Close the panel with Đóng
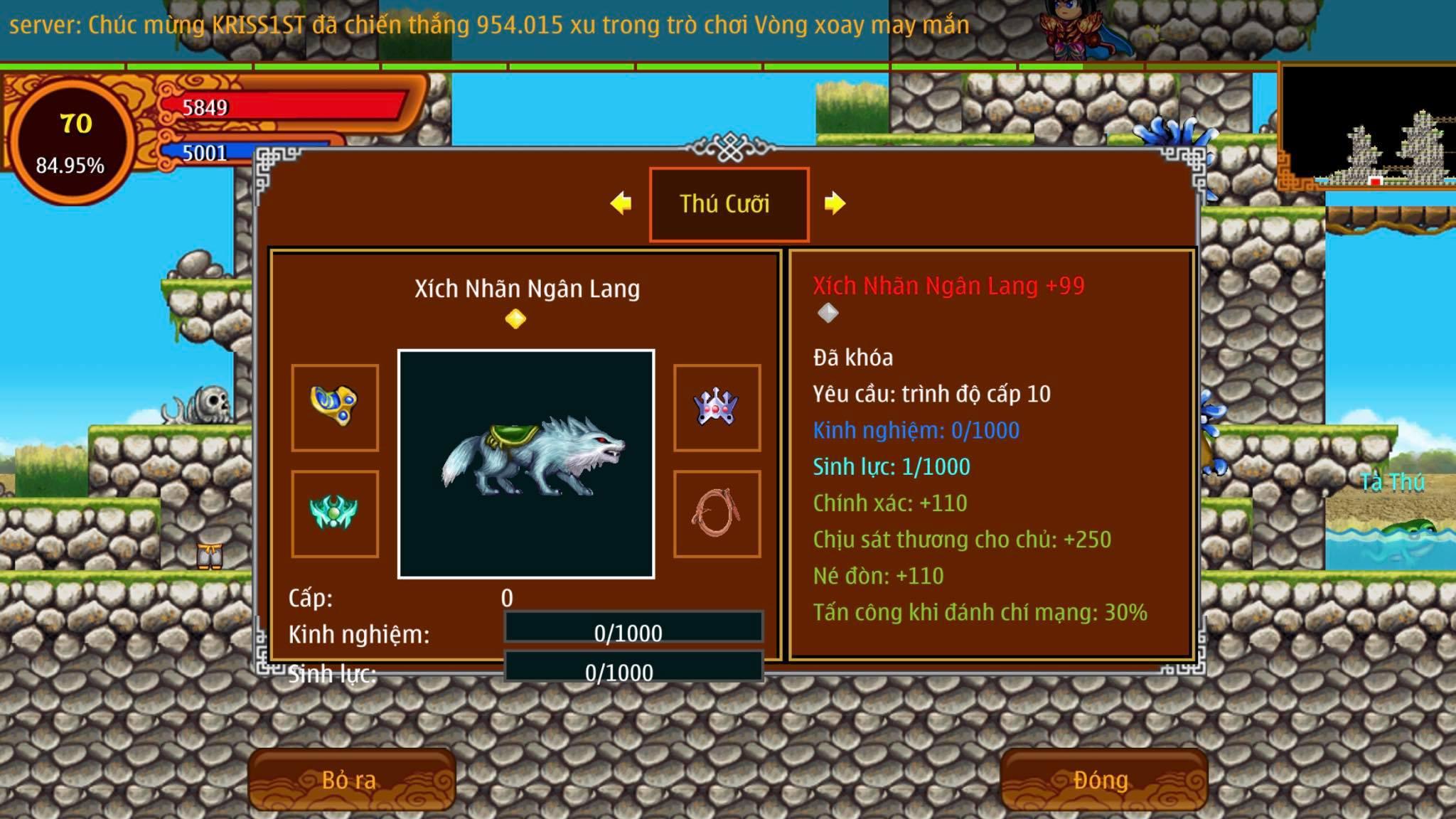The height and width of the screenshot is (819, 1456). coord(1102,780)
